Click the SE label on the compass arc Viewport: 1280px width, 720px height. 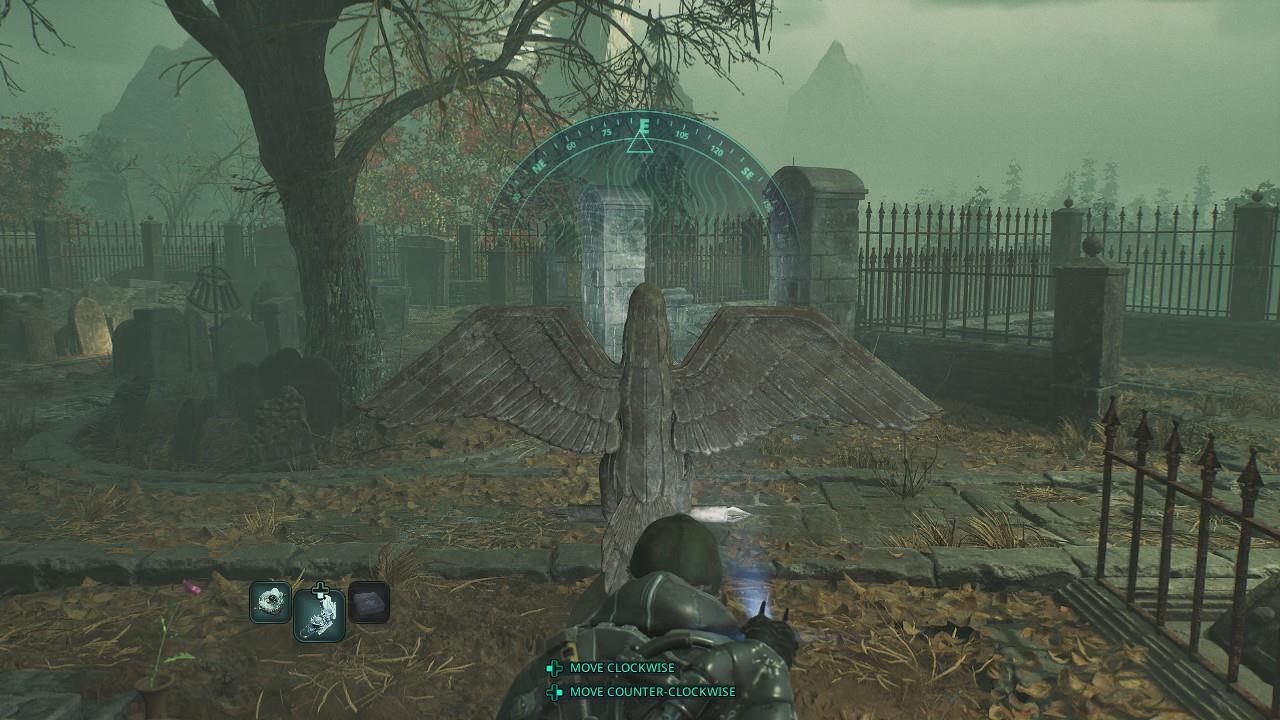coord(748,172)
